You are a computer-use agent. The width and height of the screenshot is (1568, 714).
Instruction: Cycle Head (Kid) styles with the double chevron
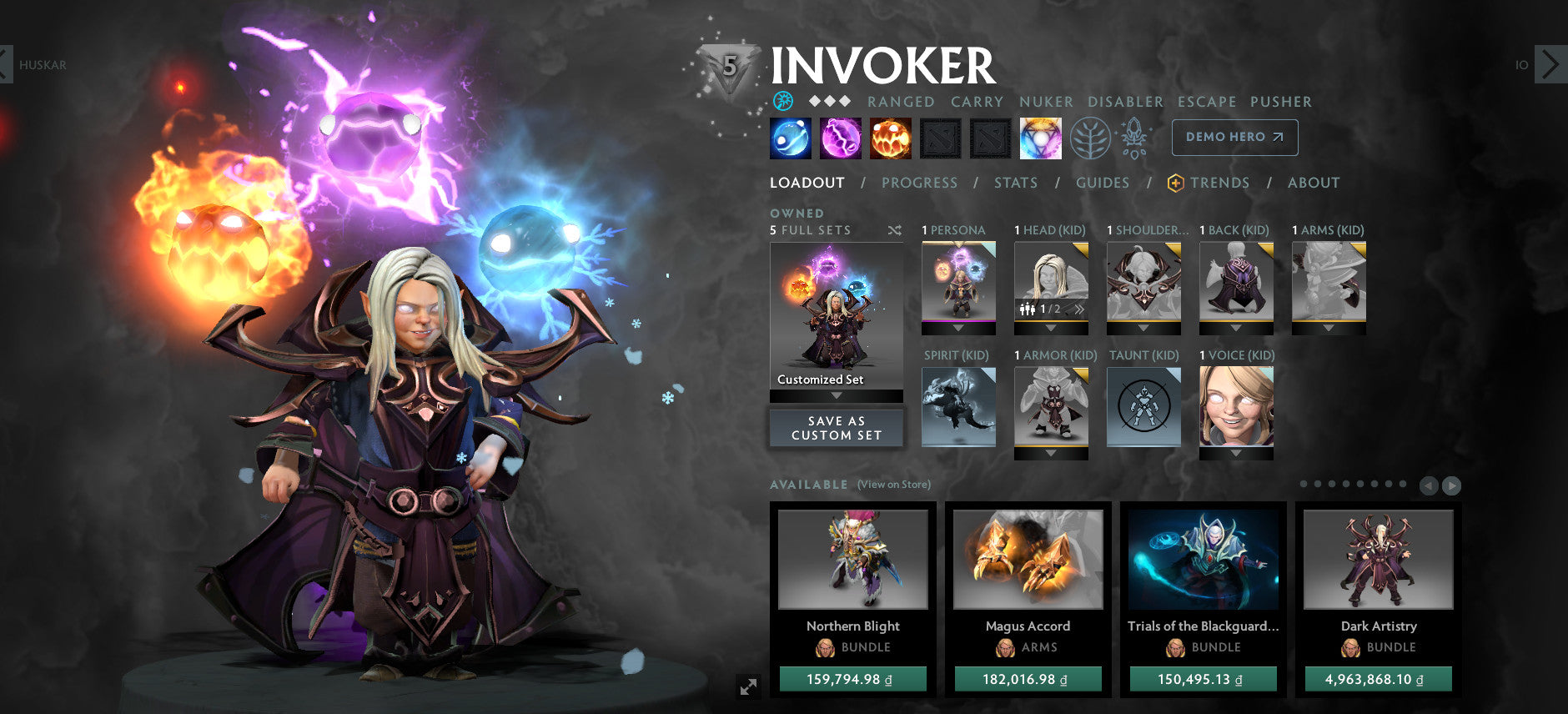click(1080, 309)
